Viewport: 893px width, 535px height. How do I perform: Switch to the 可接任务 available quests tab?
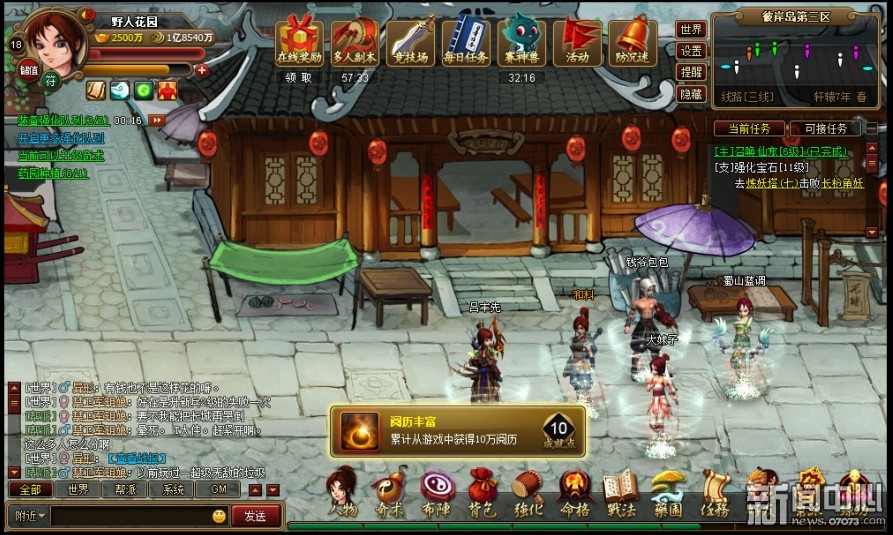[x=825, y=129]
